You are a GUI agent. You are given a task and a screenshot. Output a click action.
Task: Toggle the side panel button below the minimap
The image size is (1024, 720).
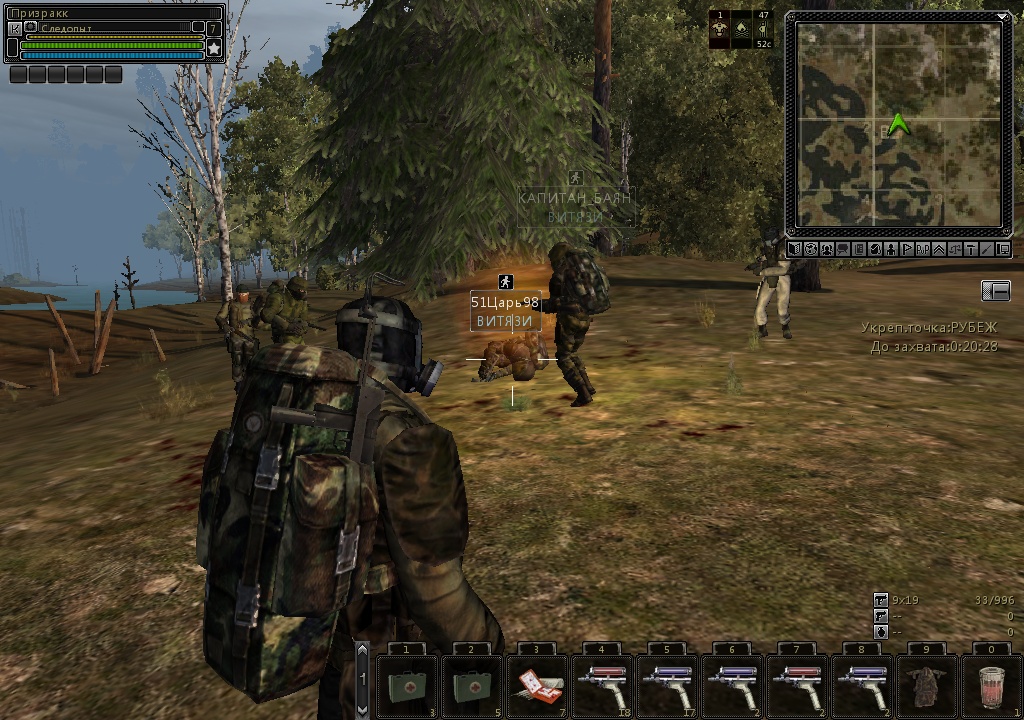pos(996,290)
